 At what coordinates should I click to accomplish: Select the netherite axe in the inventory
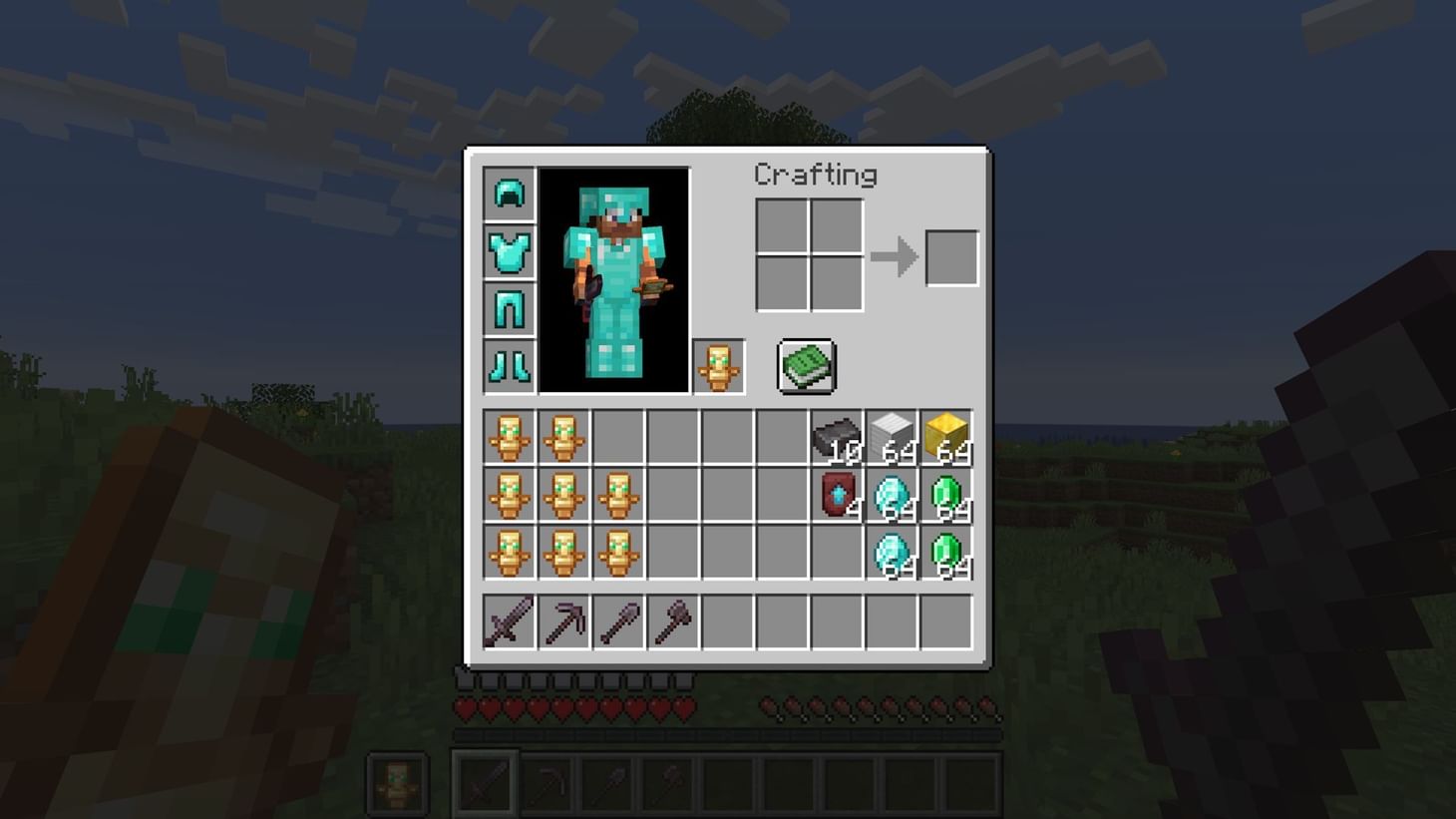[674, 620]
